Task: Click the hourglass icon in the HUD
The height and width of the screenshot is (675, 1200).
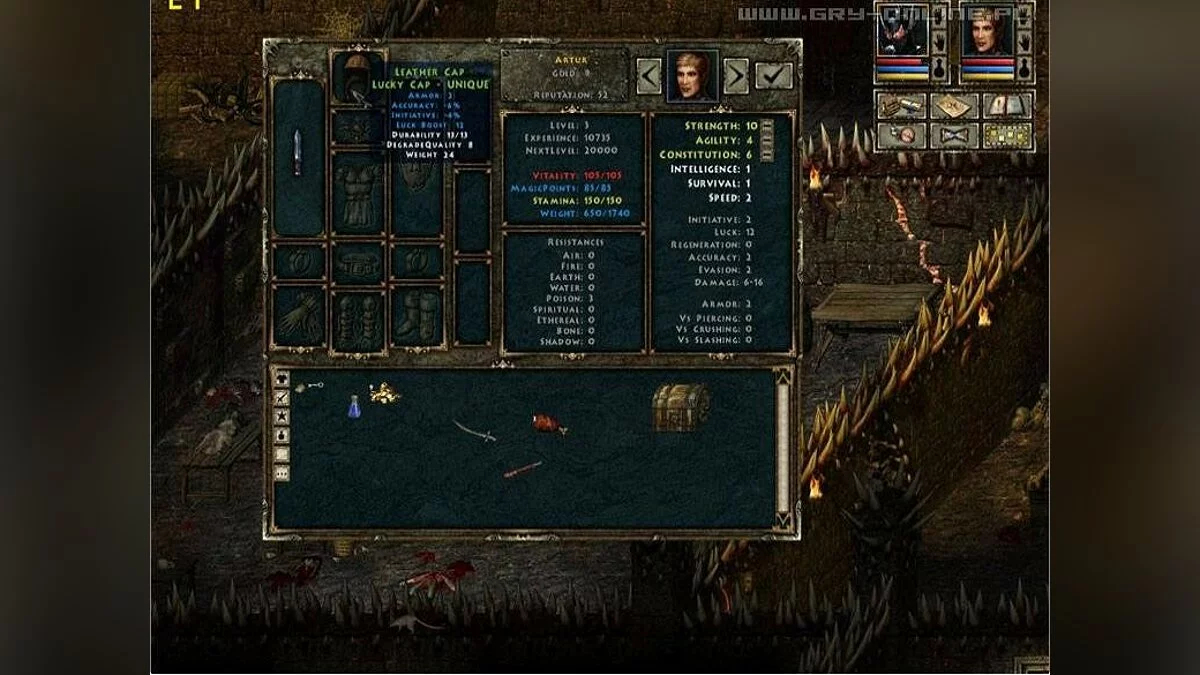Action: point(954,135)
